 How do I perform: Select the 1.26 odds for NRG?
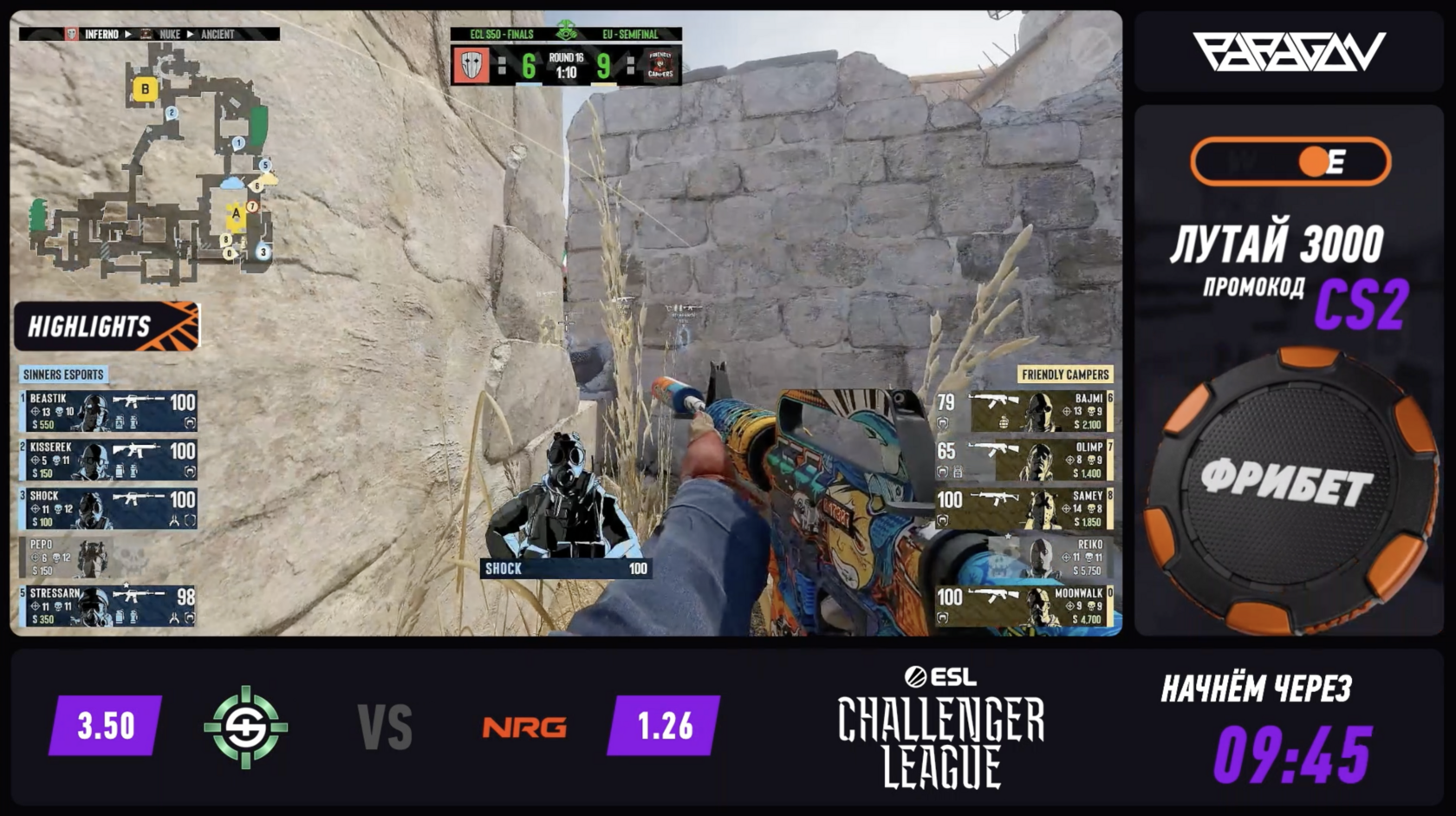coord(665,725)
